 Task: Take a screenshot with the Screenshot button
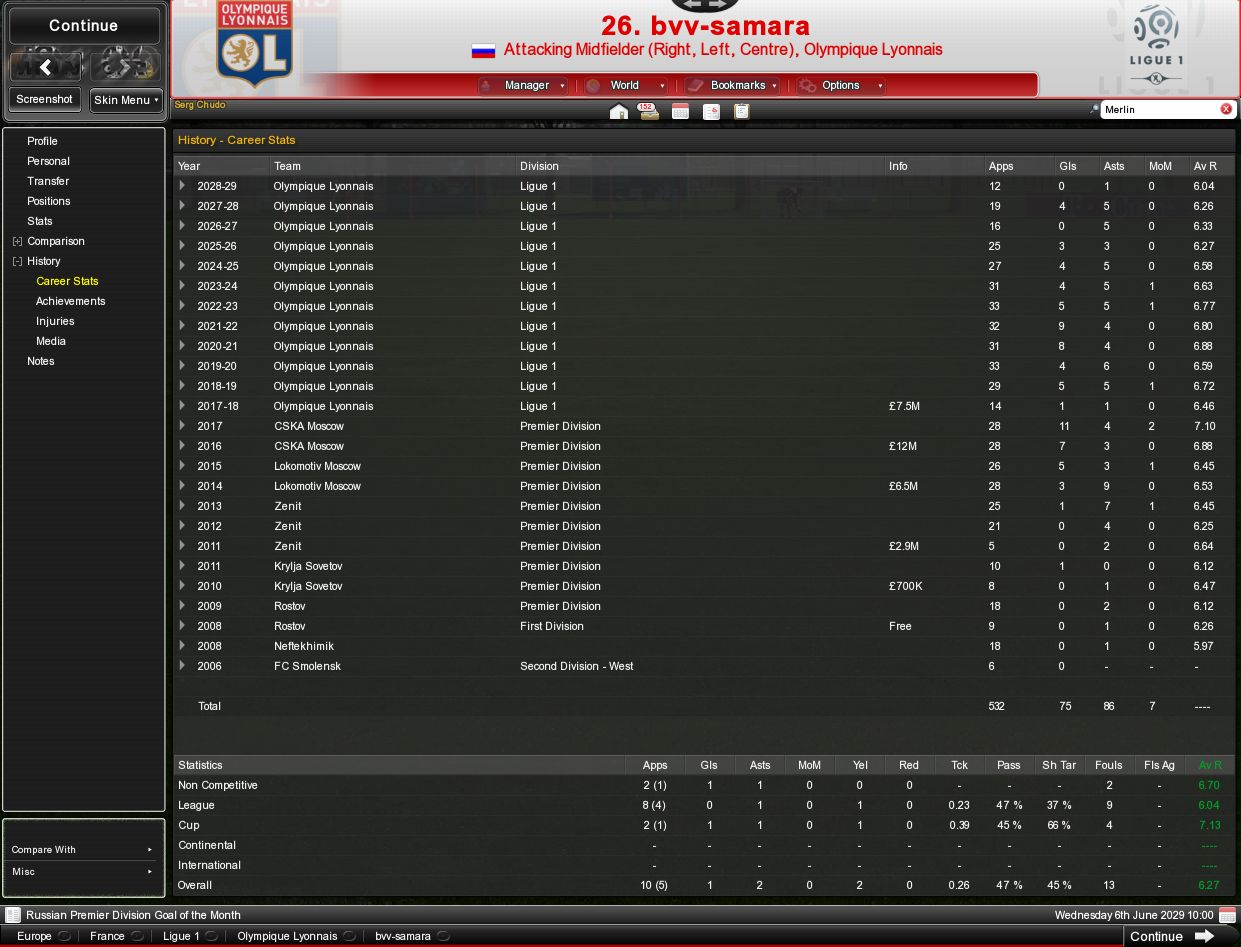pos(44,100)
